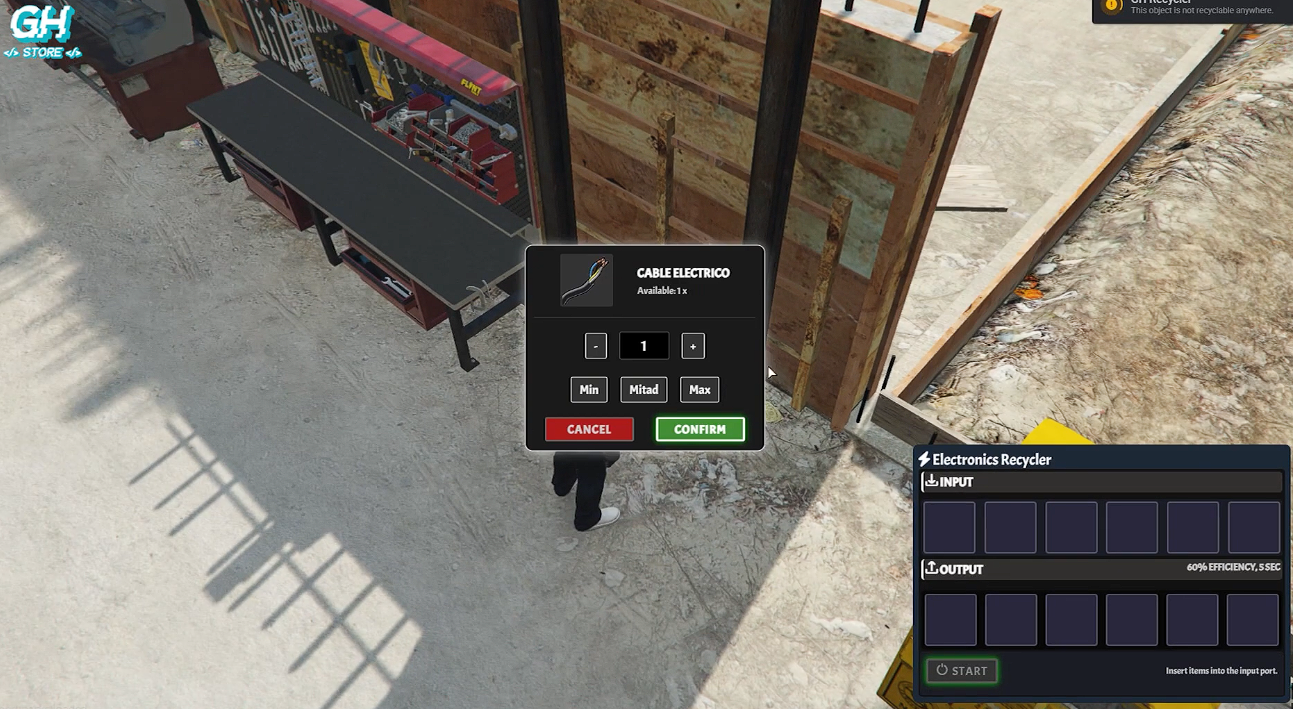Click the quantity number field
1293x709 pixels.
644,346
